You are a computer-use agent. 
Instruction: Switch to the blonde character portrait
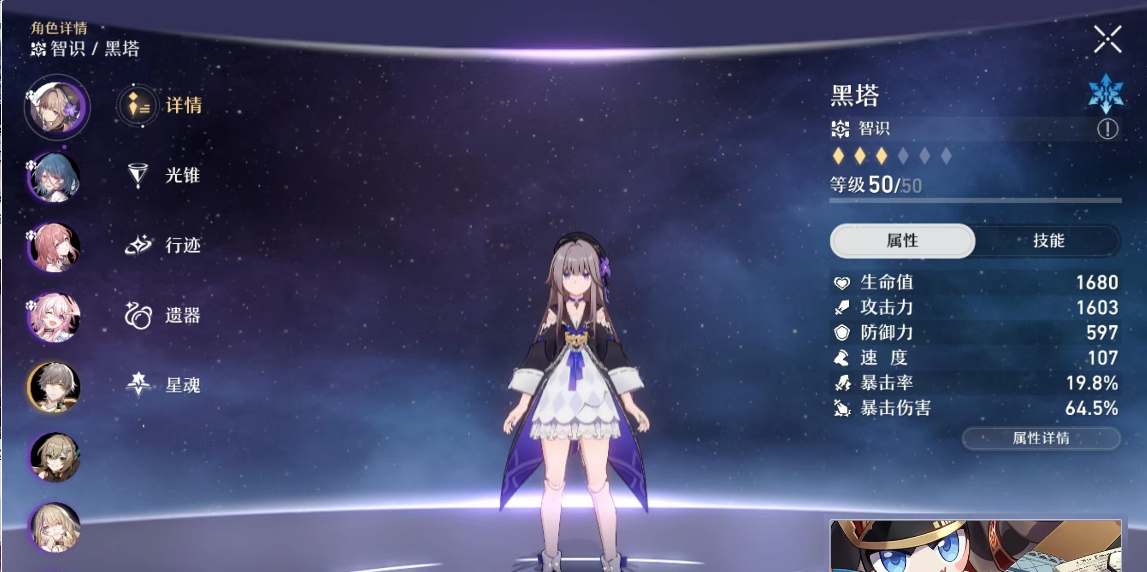[53, 528]
